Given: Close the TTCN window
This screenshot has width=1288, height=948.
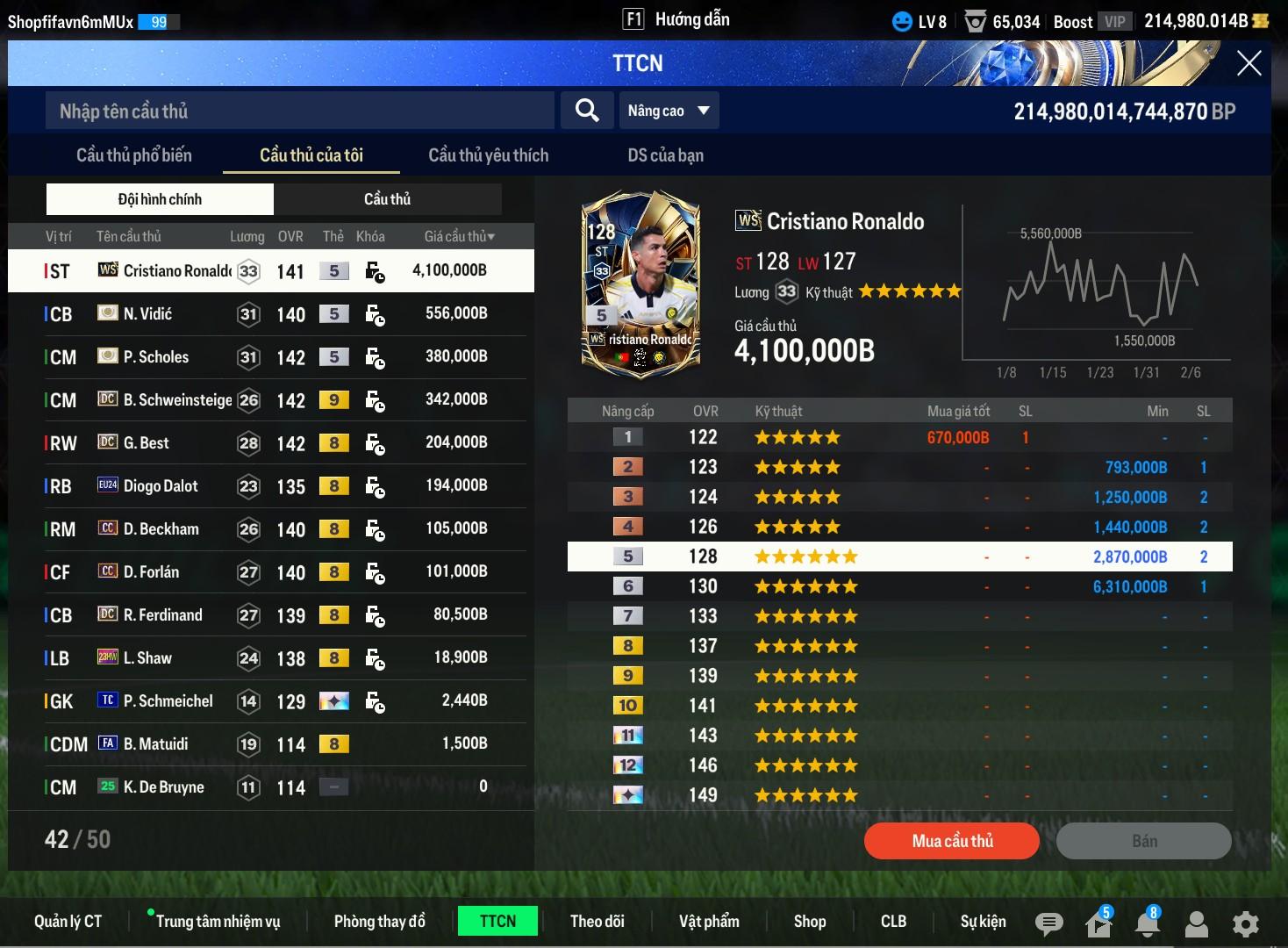Looking at the screenshot, I should tap(1249, 63).
